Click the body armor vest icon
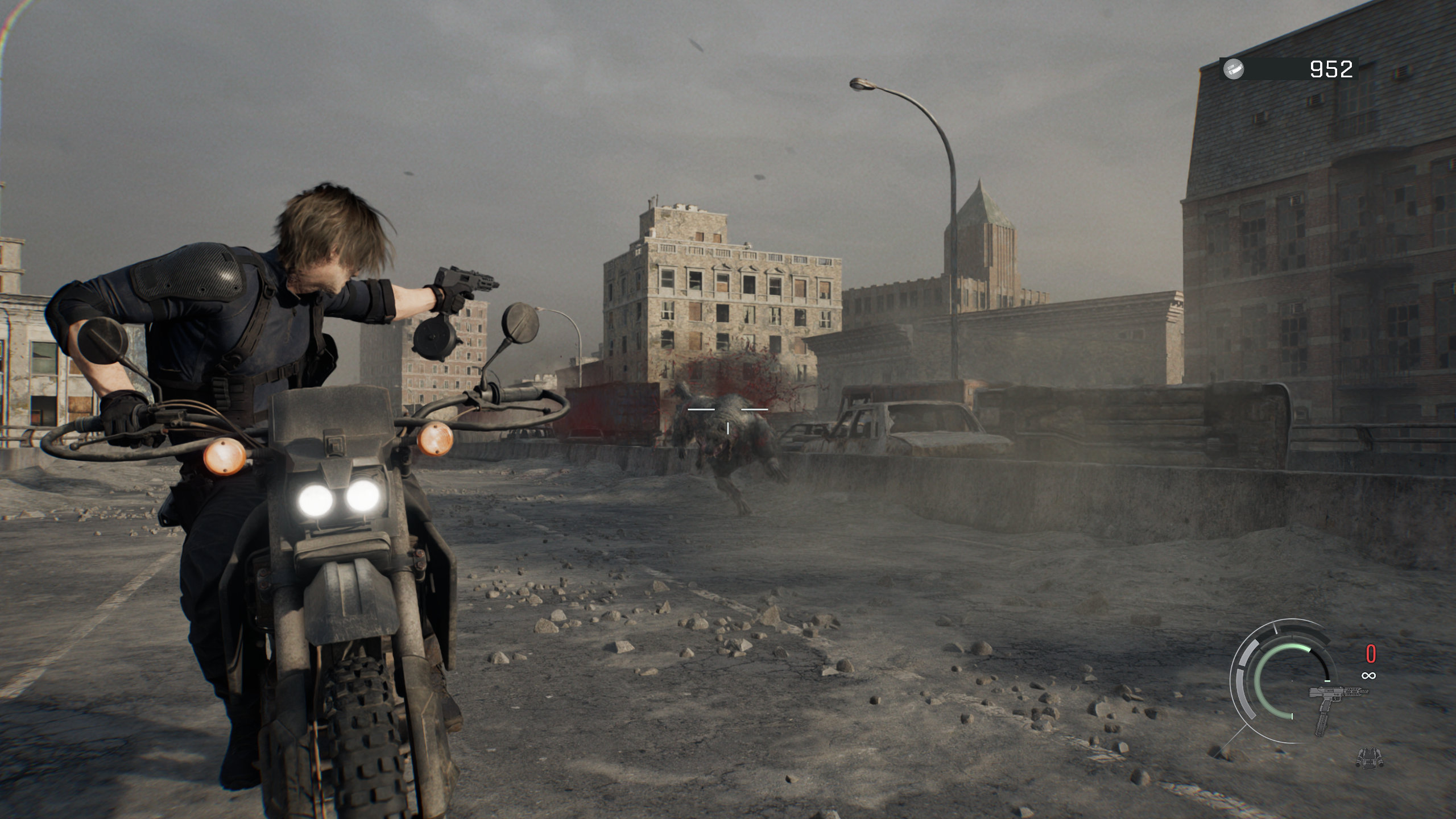Screen dimensions: 1456x819 [1369, 756]
